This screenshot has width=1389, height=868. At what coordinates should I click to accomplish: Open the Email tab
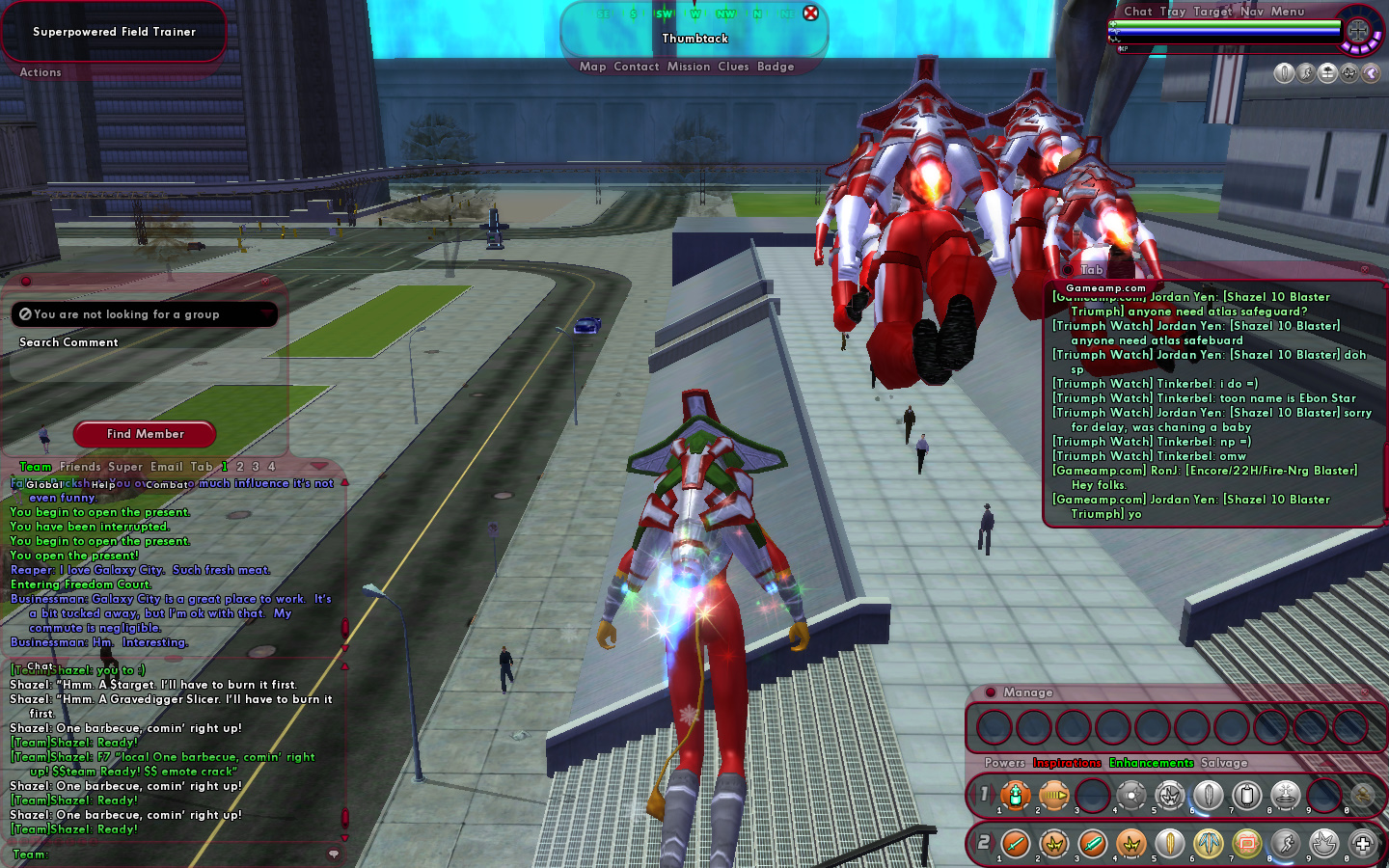[166, 467]
